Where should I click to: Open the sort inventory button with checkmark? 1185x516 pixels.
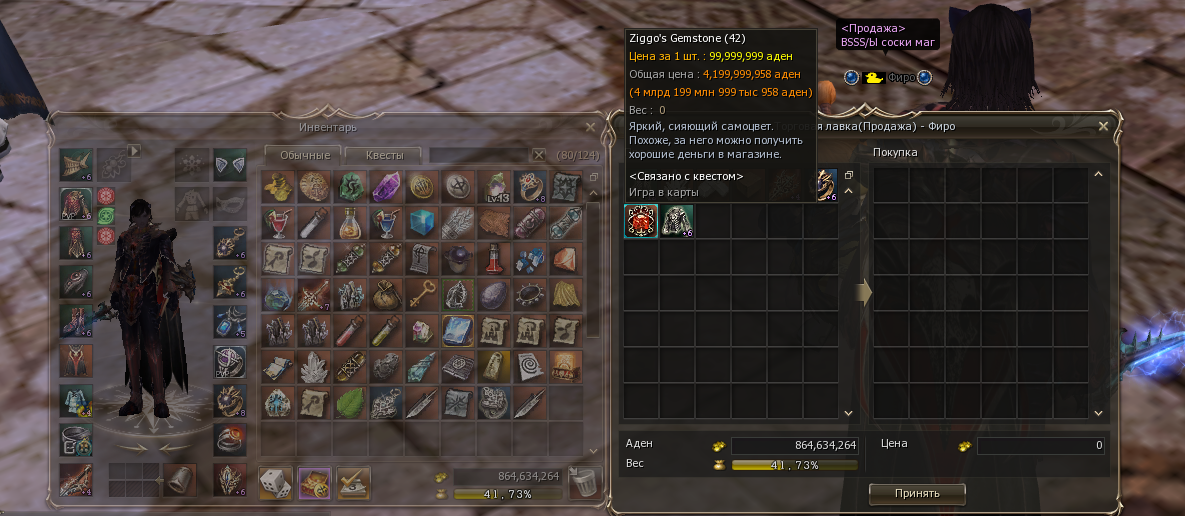[352, 484]
